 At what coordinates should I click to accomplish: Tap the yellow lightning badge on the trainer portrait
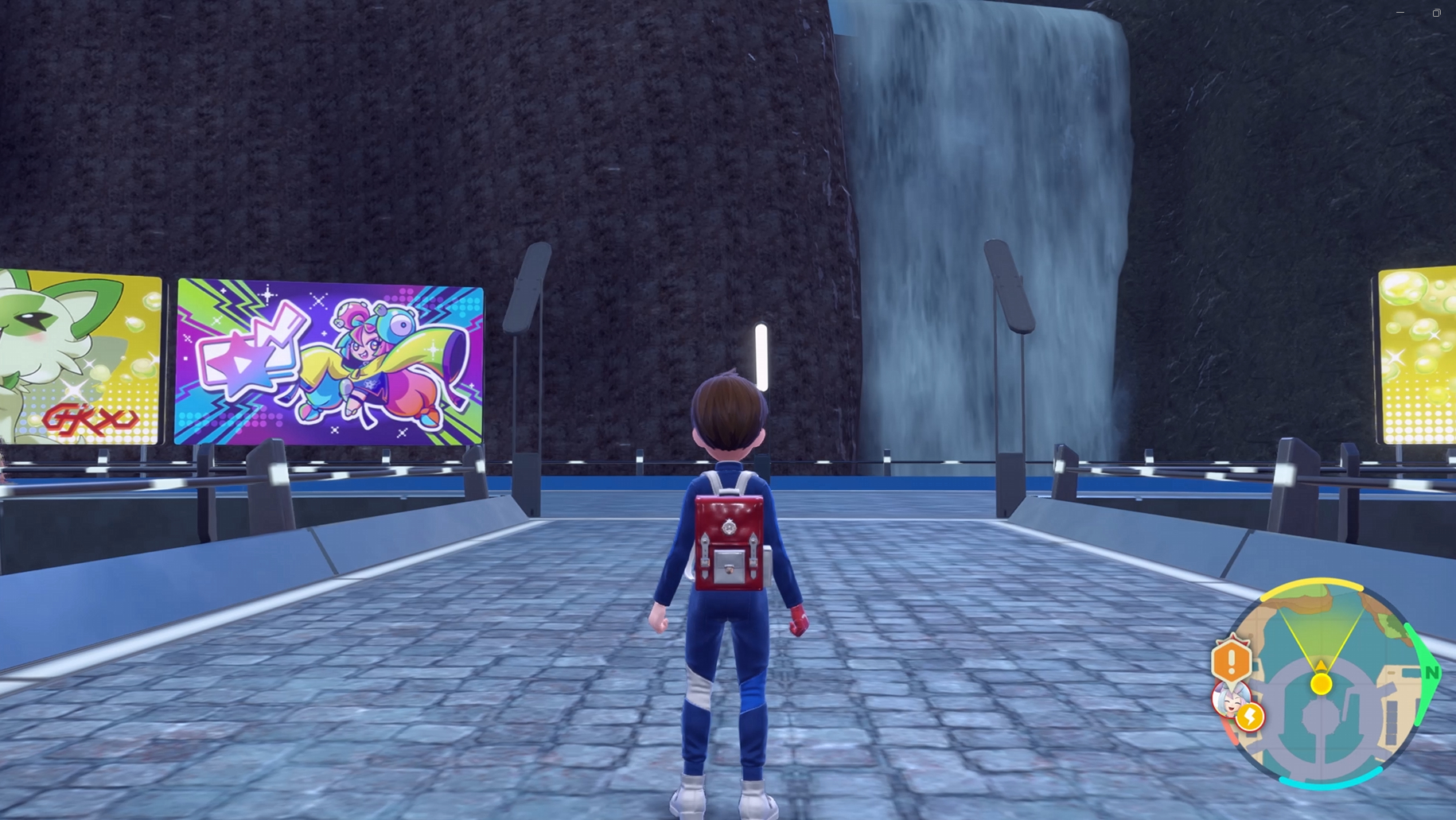pyautogui.click(x=1250, y=717)
